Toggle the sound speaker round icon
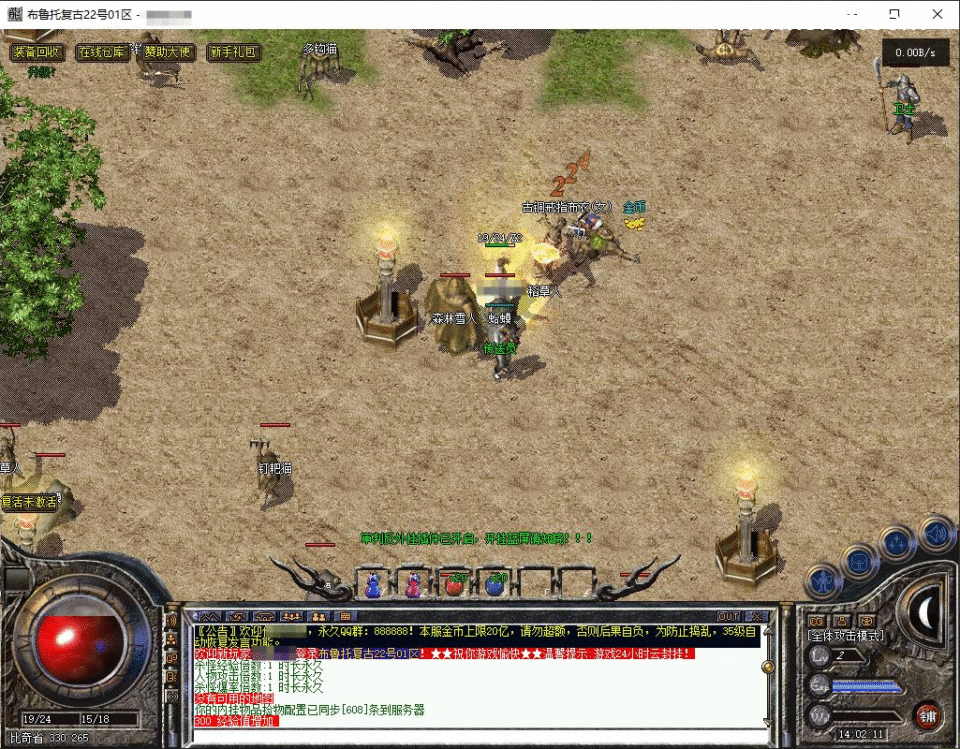The height and width of the screenshot is (749, 960). click(x=935, y=532)
